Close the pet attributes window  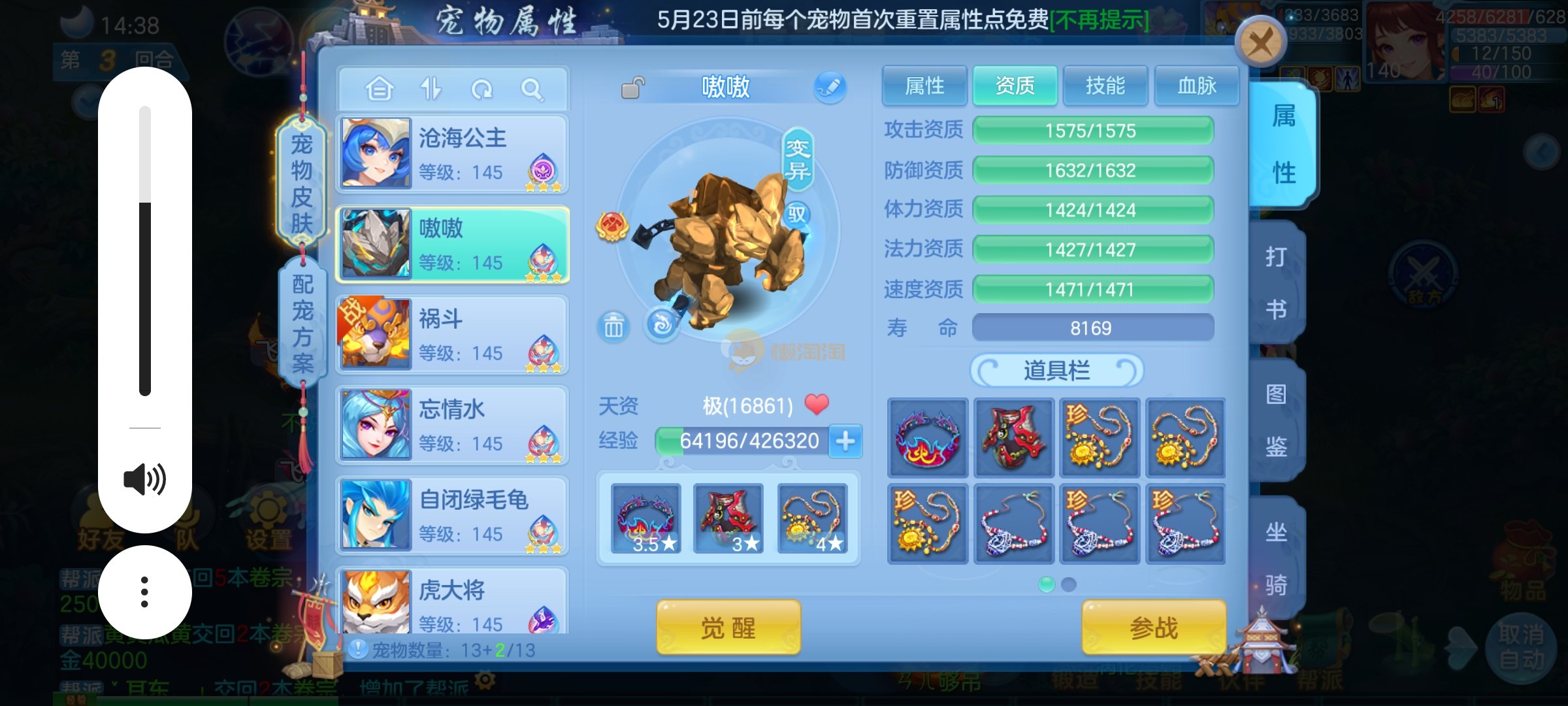pyautogui.click(x=1260, y=43)
